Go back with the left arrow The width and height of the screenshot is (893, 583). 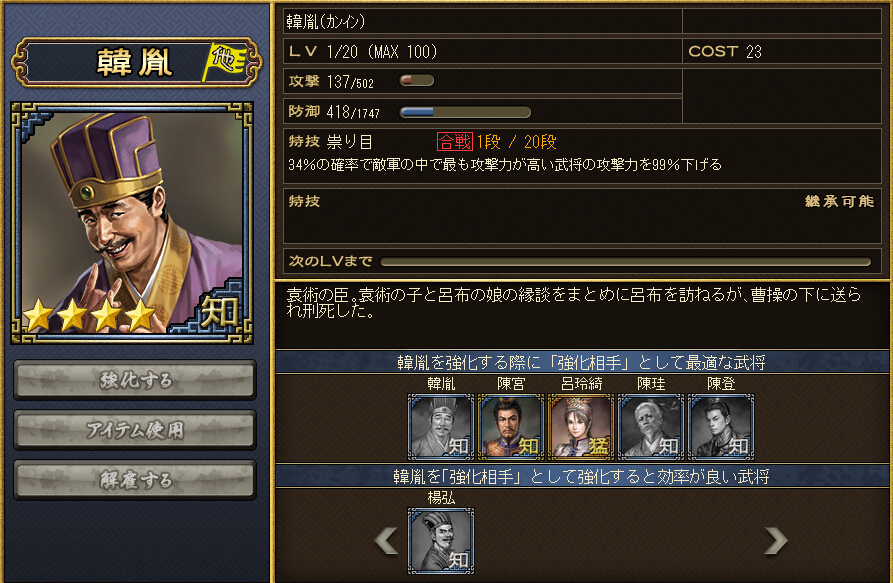click(x=386, y=540)
